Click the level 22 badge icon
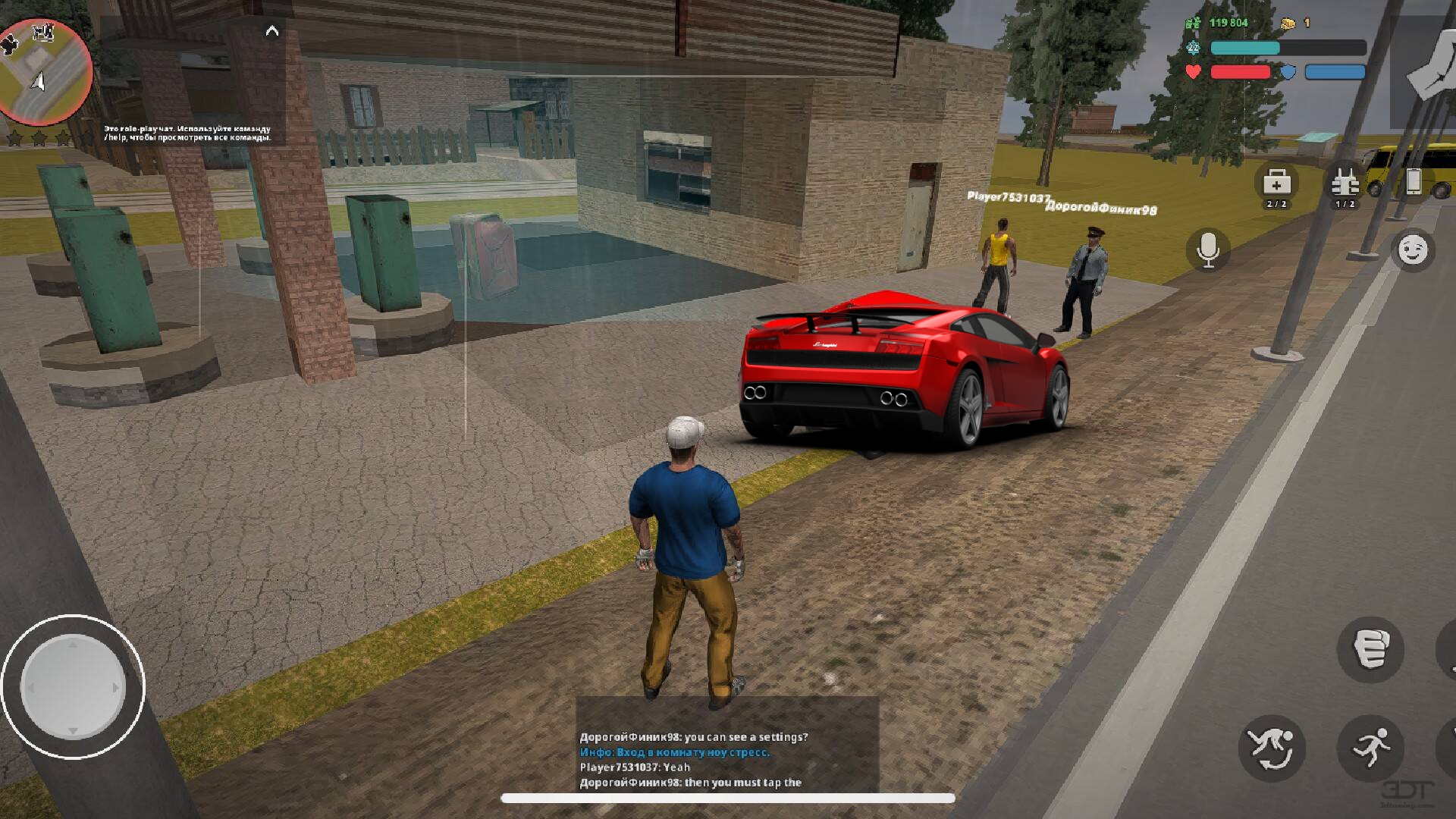The height and width of the screenshot is (819, 1456). (x=1193, y=48)
